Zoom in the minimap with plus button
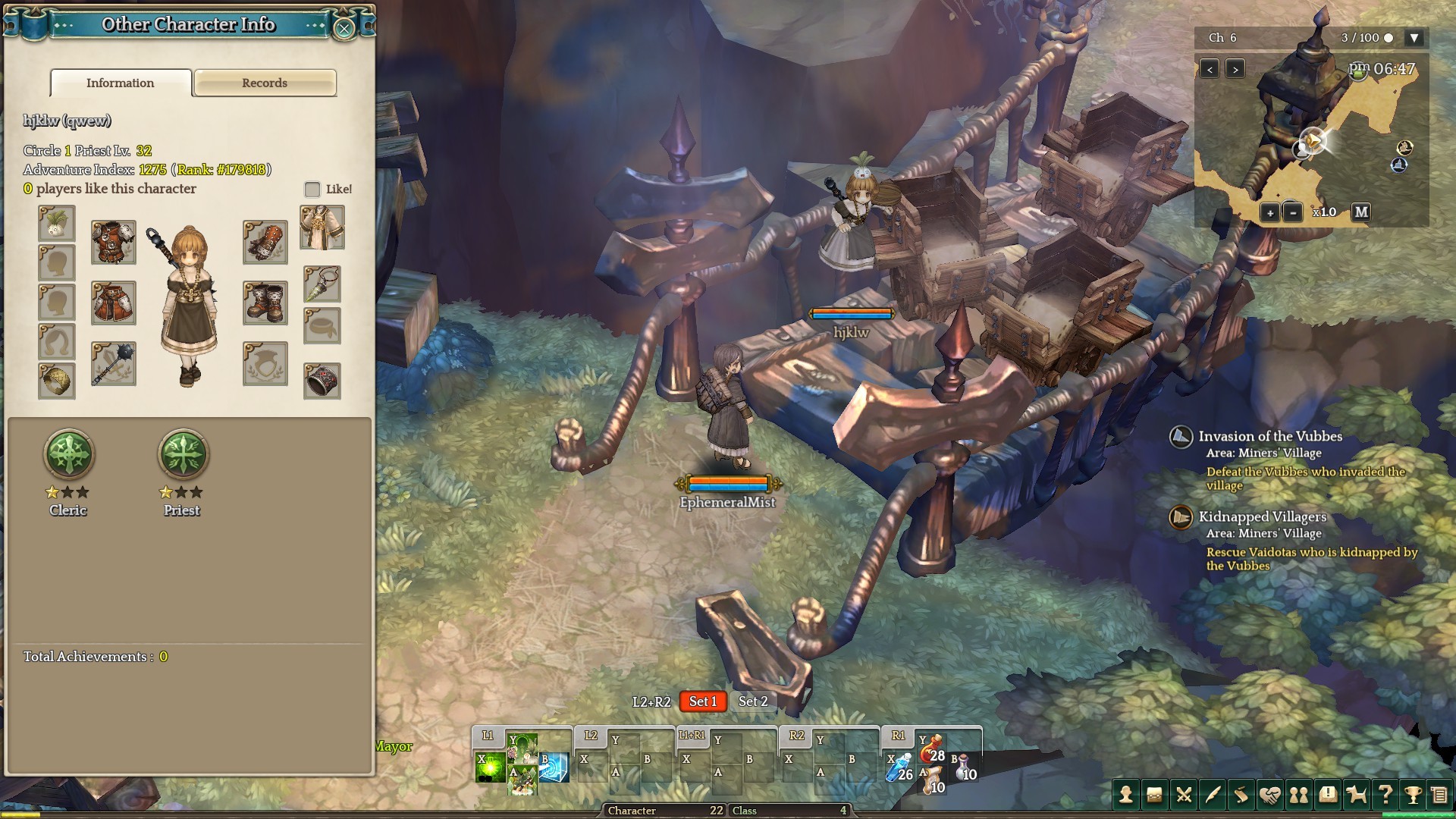The width and height of the screenshot is (1456, 819). (x=1270, y=213)
